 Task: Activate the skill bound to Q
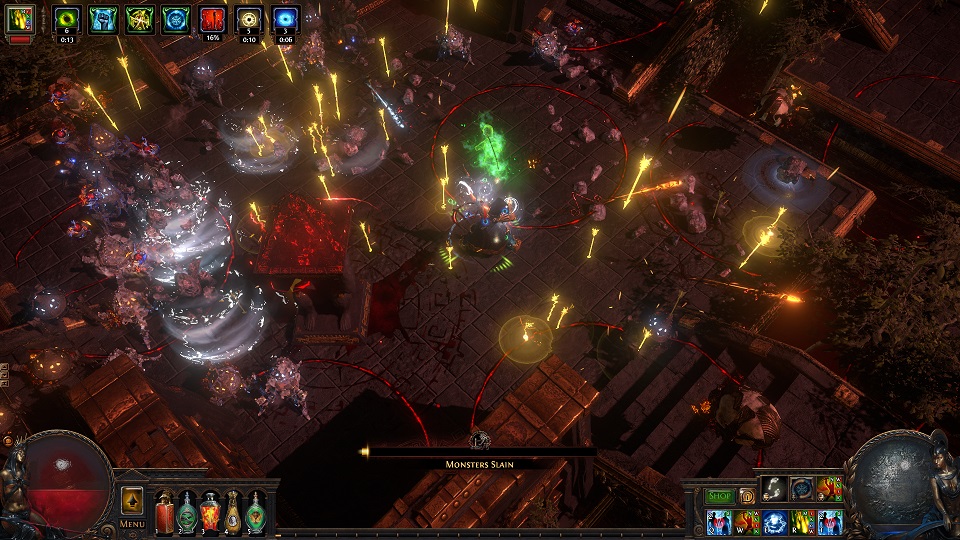click(x=718, y=522)
